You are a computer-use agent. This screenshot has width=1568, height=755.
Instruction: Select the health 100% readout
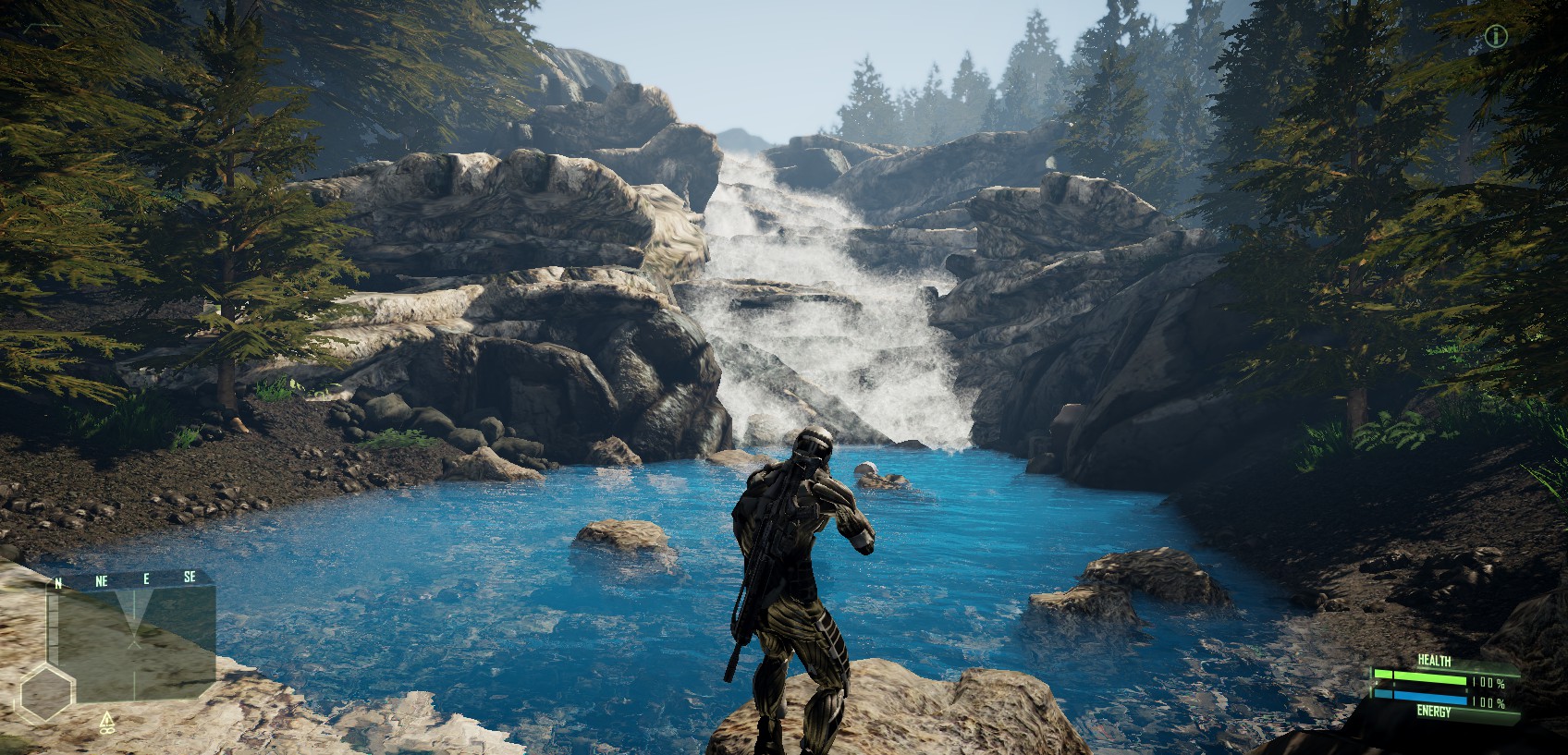coord(1488,683)
